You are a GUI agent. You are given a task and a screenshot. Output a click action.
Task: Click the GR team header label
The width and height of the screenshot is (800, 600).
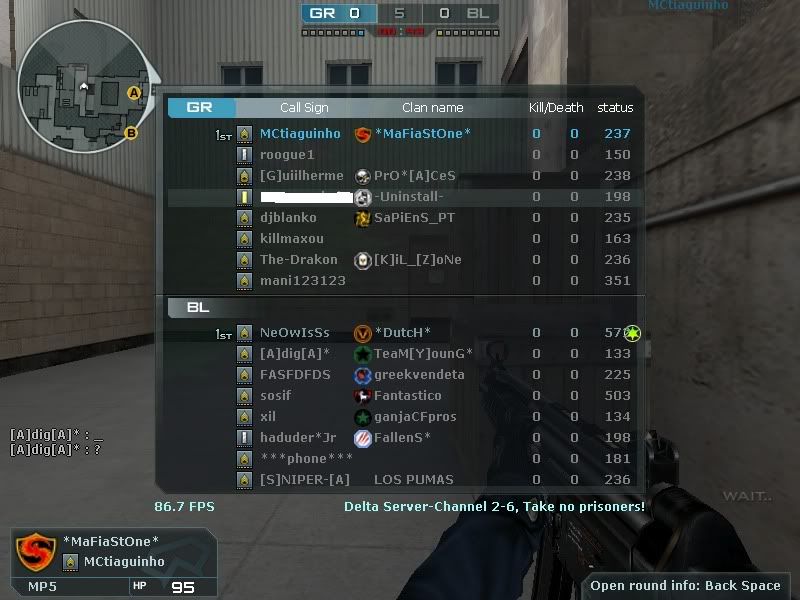point(200,108)
